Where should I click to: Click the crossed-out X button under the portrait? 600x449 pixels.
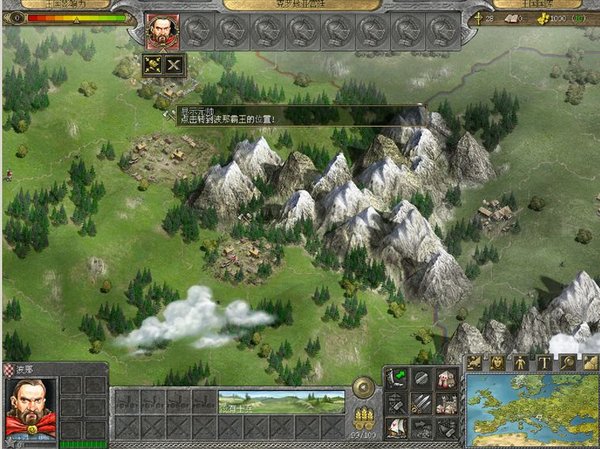(x=175, y=64)
